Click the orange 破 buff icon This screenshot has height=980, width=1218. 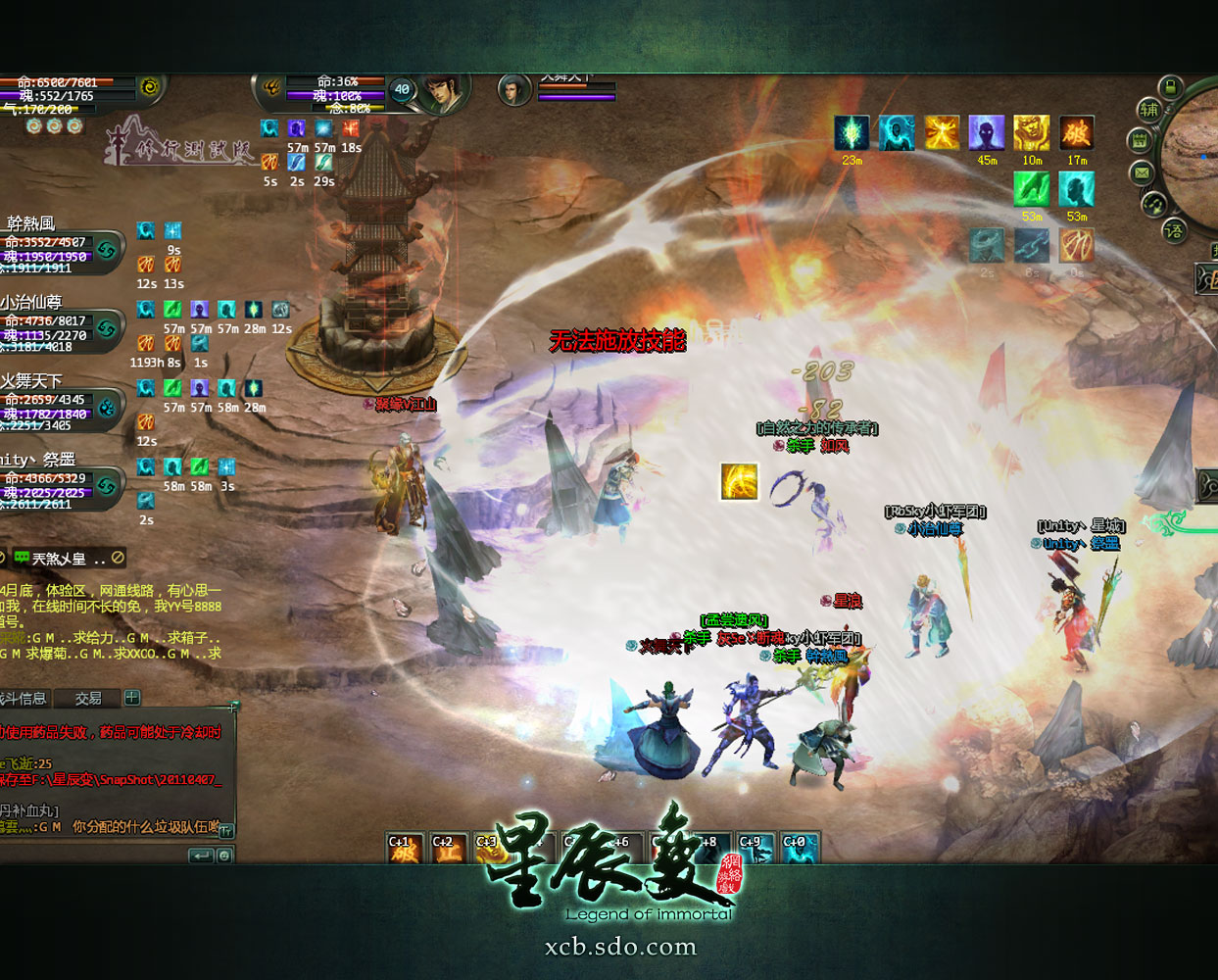(1076, 133)
